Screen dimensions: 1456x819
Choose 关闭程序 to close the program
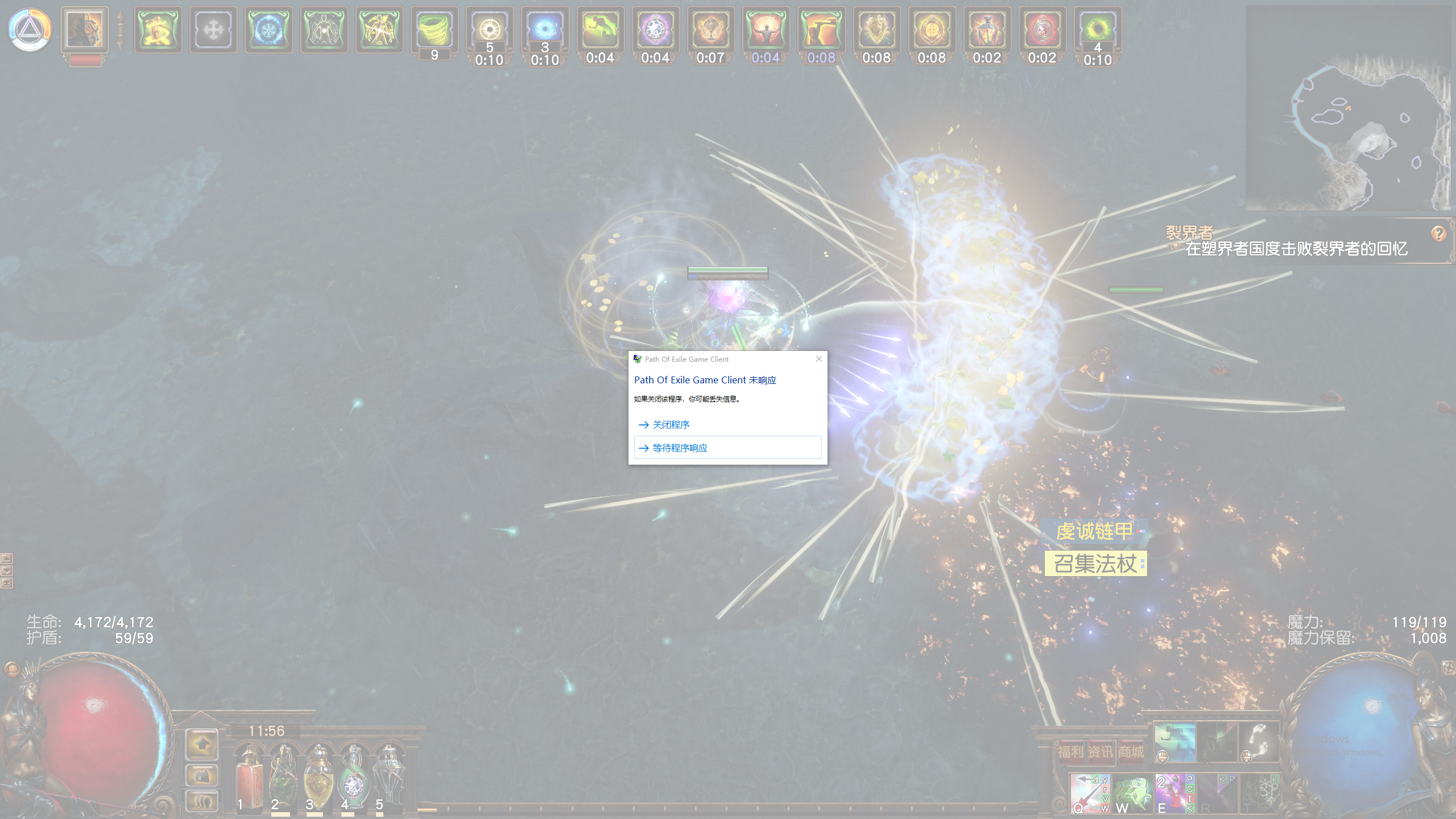(x=671, y=425)
